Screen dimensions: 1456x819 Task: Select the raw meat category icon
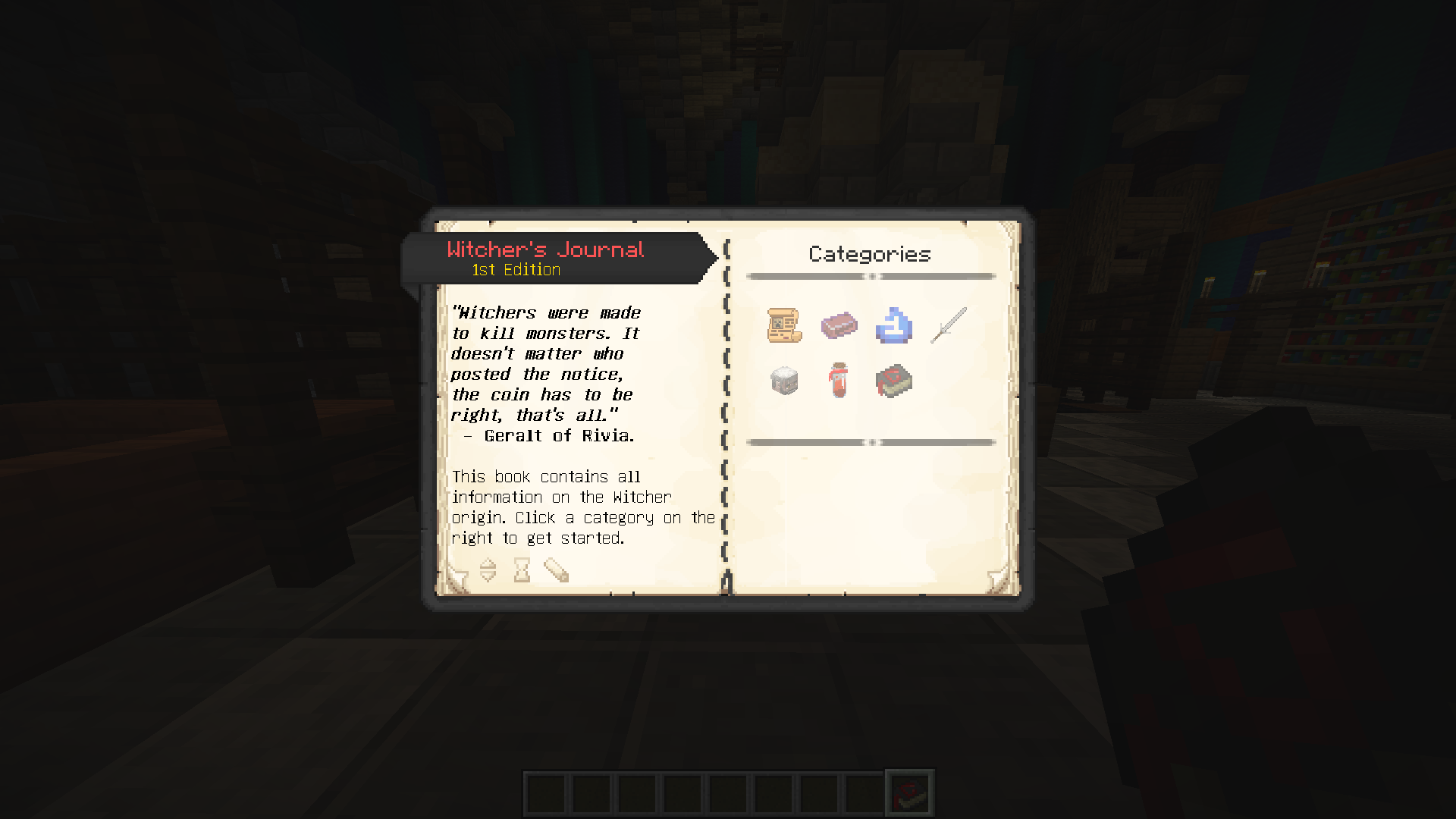point(839,326)
